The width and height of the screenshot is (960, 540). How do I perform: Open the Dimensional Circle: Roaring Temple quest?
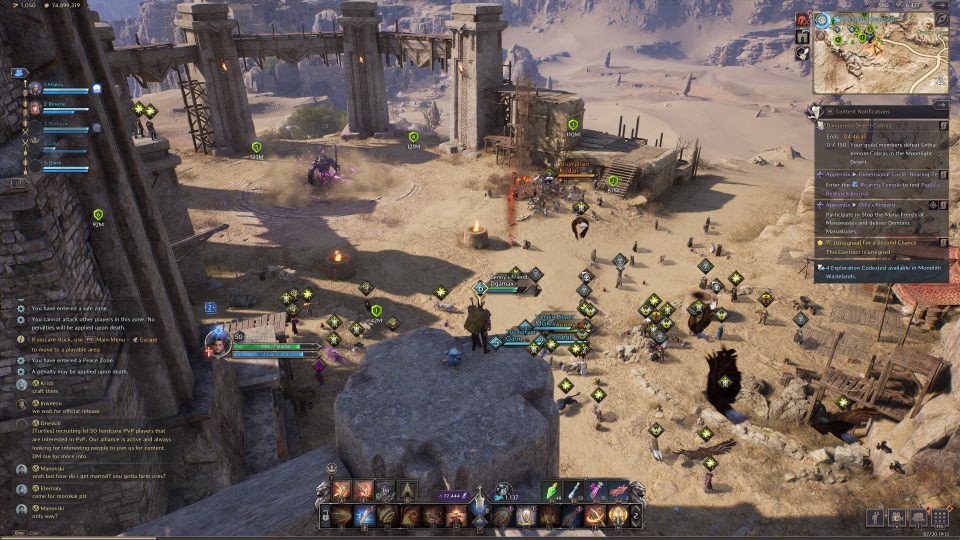pos(878,173)
